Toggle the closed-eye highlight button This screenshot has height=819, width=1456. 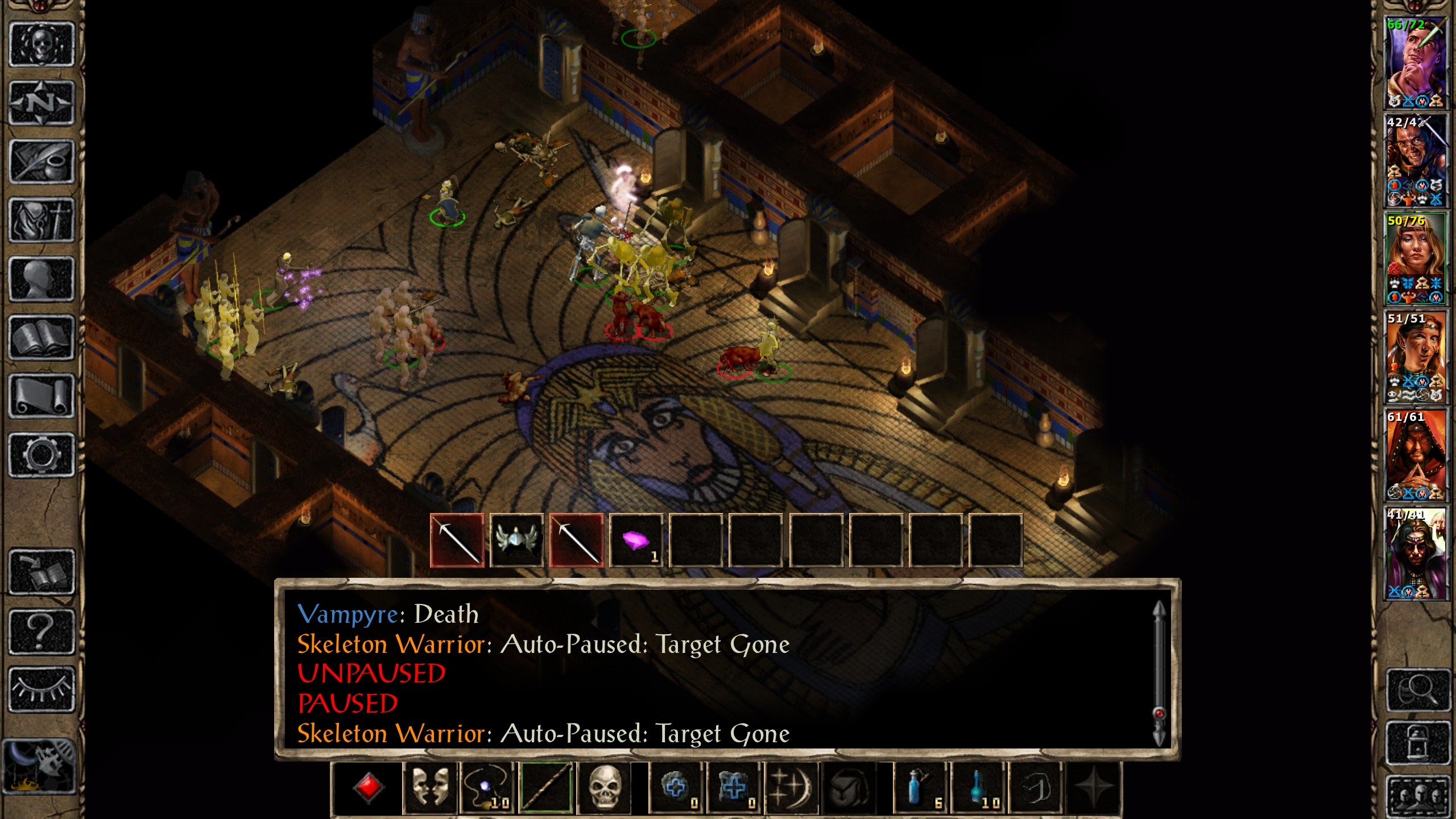point(42,689)
